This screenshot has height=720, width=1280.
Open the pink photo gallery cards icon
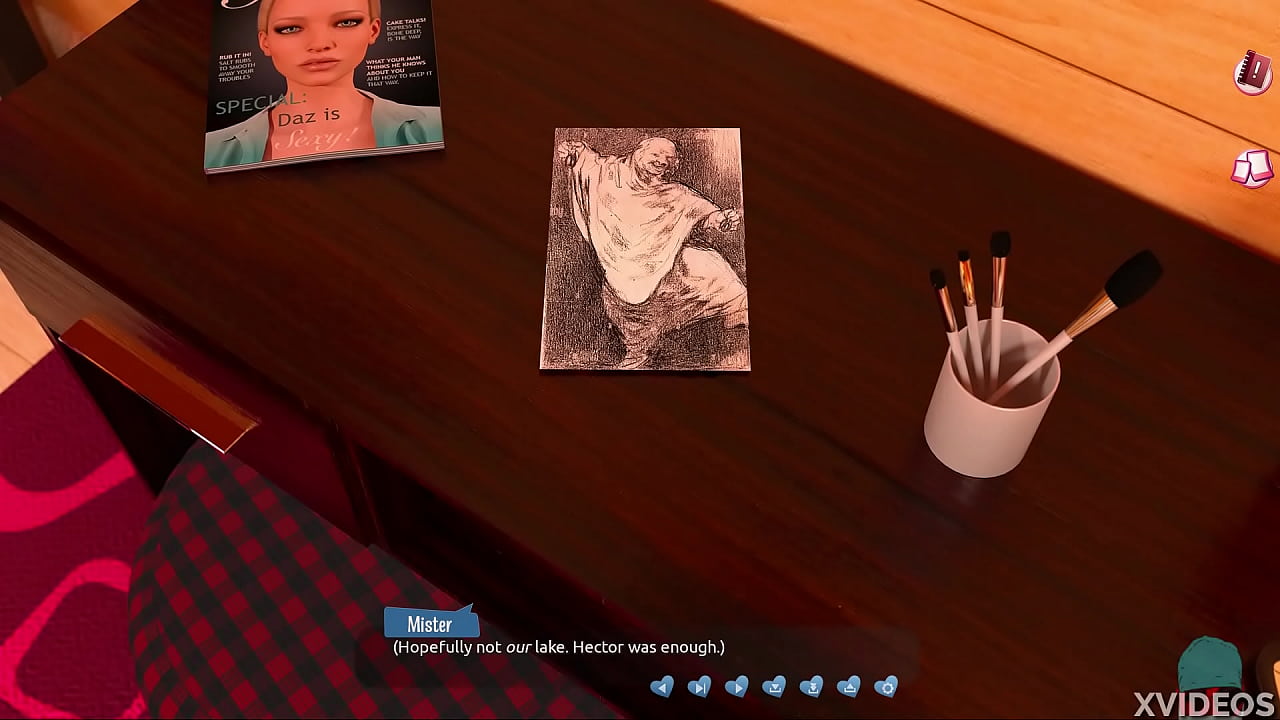(x=1251, y=168)
